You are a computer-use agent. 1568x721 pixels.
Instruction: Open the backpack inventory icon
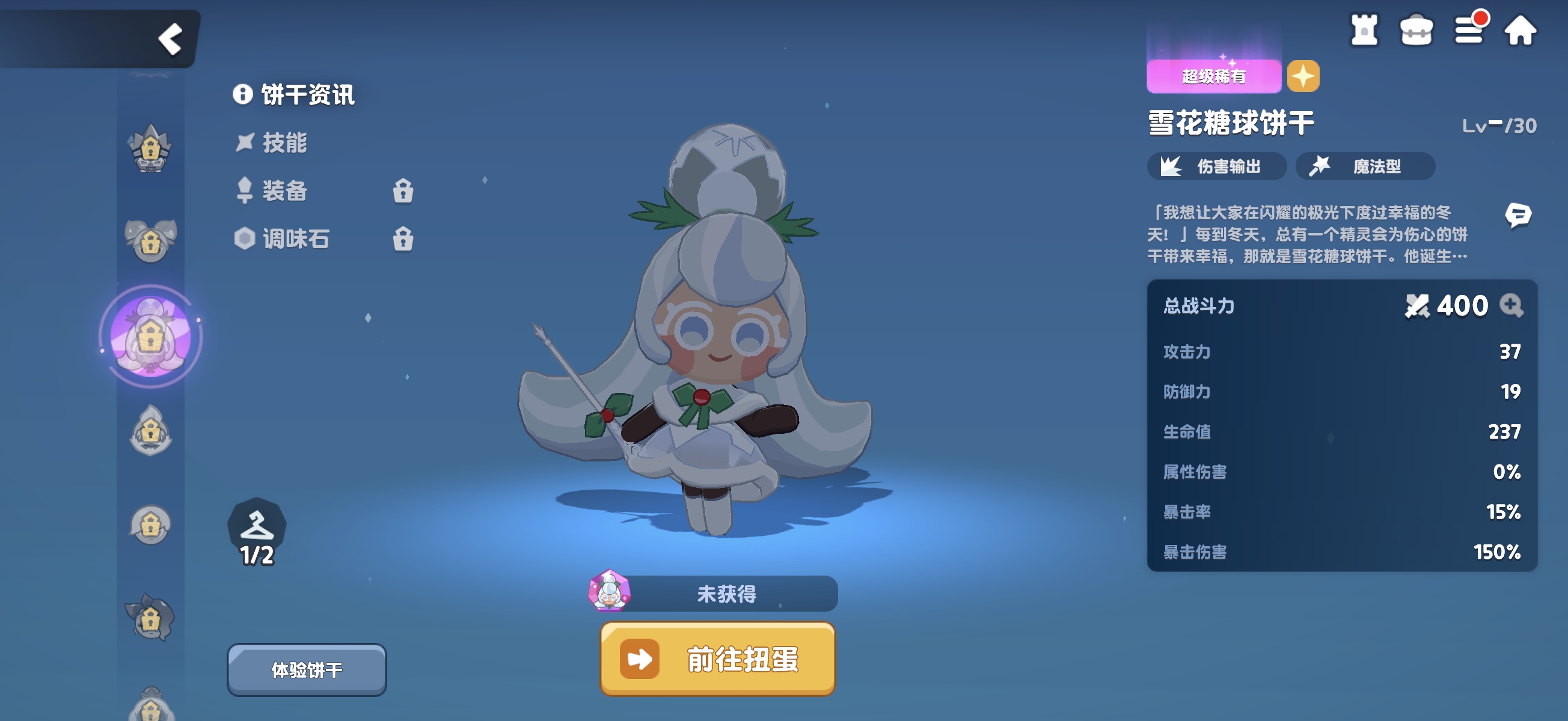pyautogui.click(x=1418, y=30)
